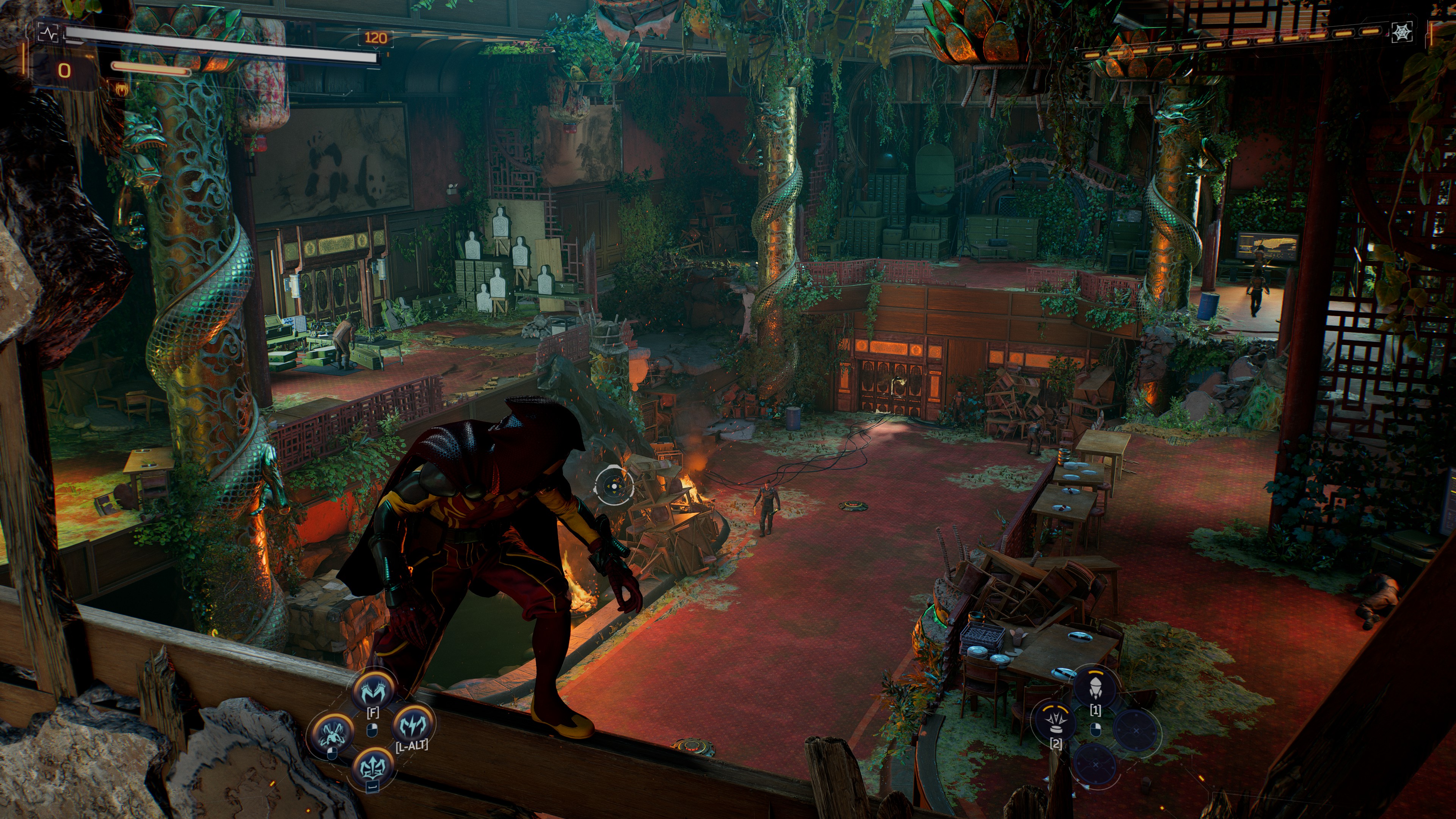
Task: Click the heartbeat monitor health icon
Action: [48, 33]
